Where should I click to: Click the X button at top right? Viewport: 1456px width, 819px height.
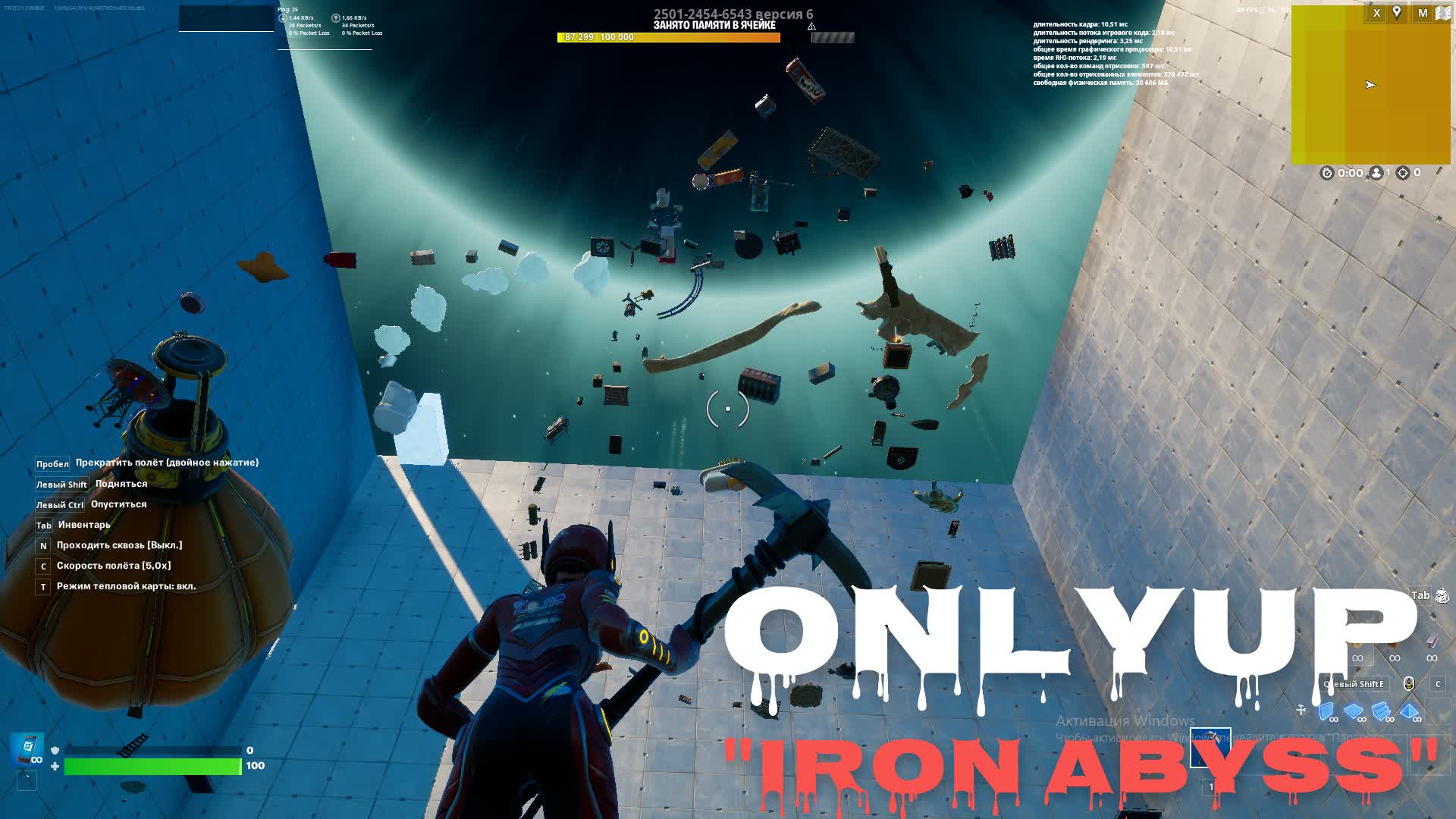pos(1376,13)
